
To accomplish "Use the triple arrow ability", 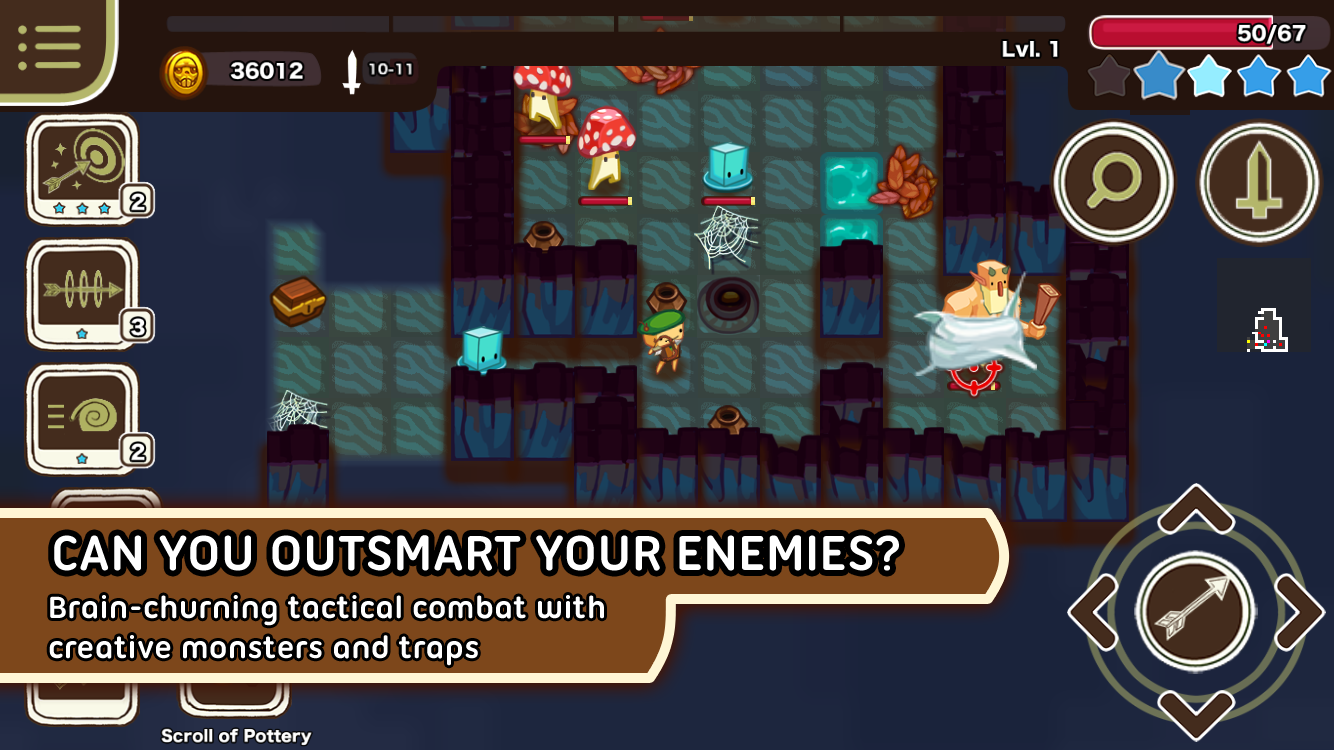I will [x=88, y=290].
